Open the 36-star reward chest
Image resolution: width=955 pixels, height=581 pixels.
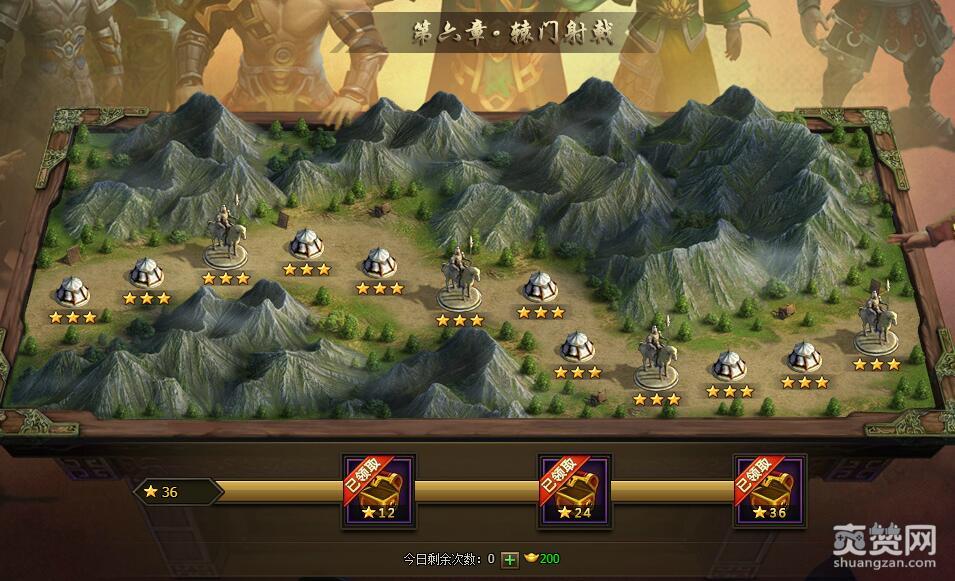[x=770, y=491]
